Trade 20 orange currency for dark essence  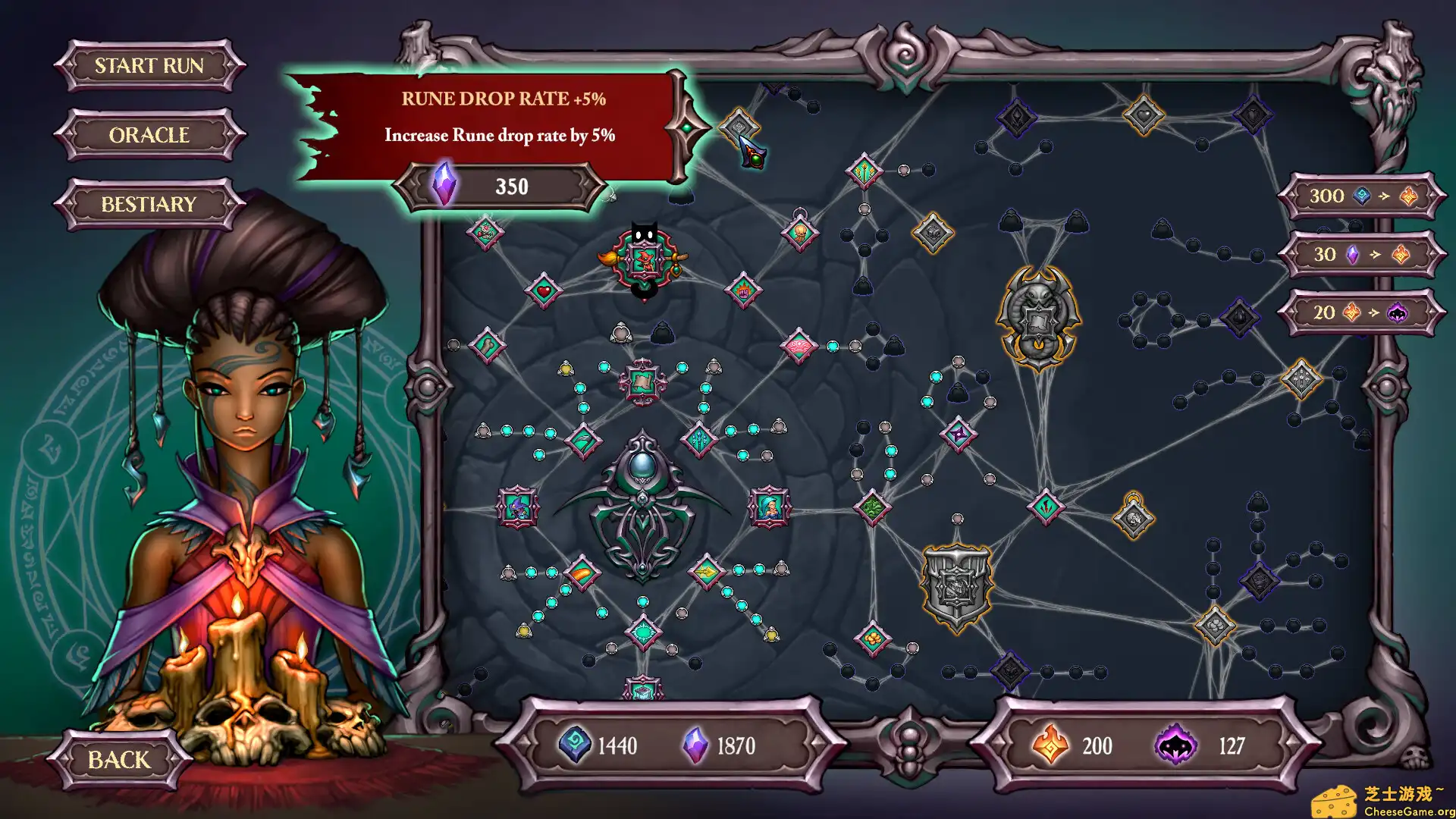[1362, 312]
